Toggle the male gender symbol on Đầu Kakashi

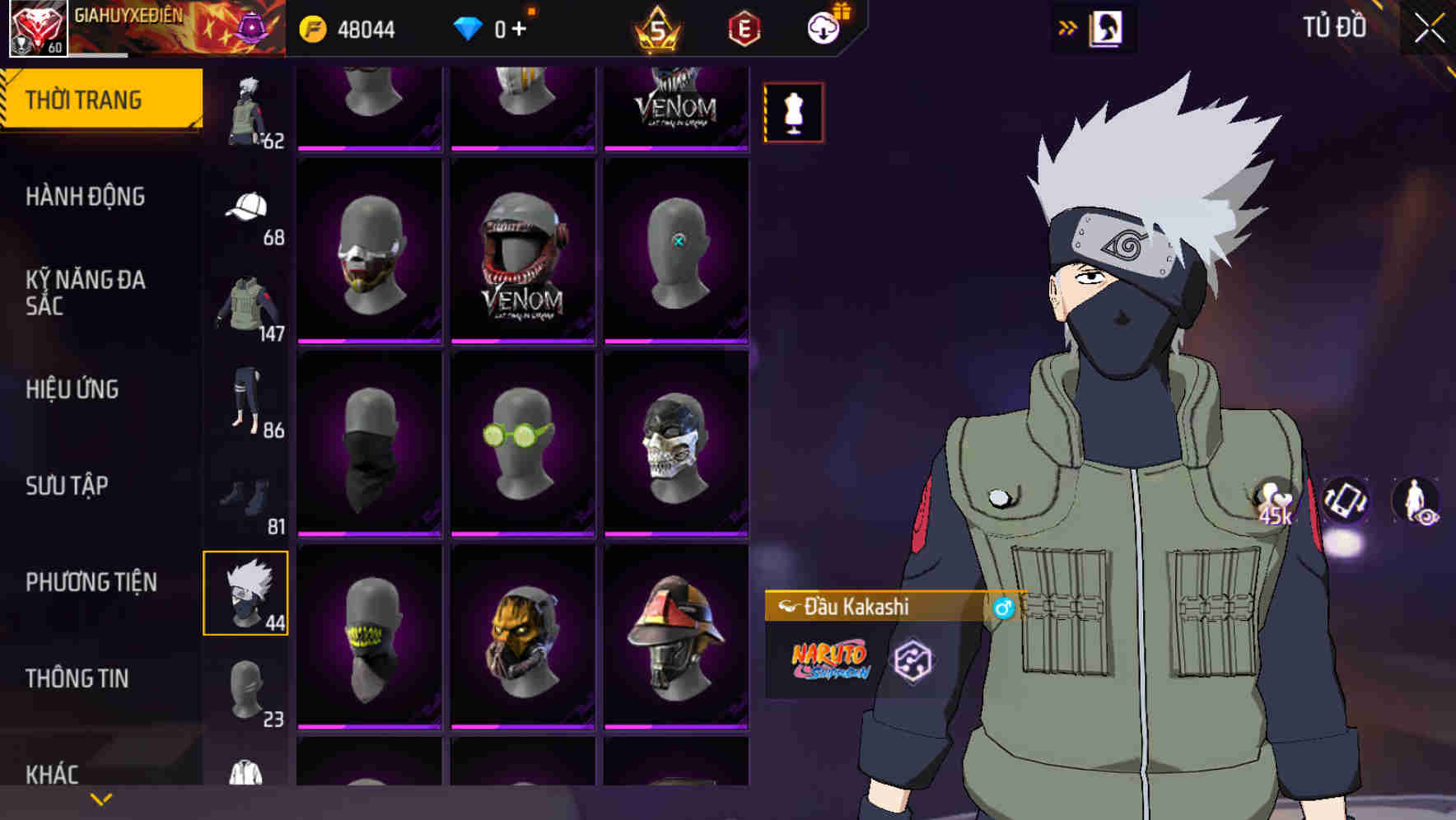click(1004, 608)
